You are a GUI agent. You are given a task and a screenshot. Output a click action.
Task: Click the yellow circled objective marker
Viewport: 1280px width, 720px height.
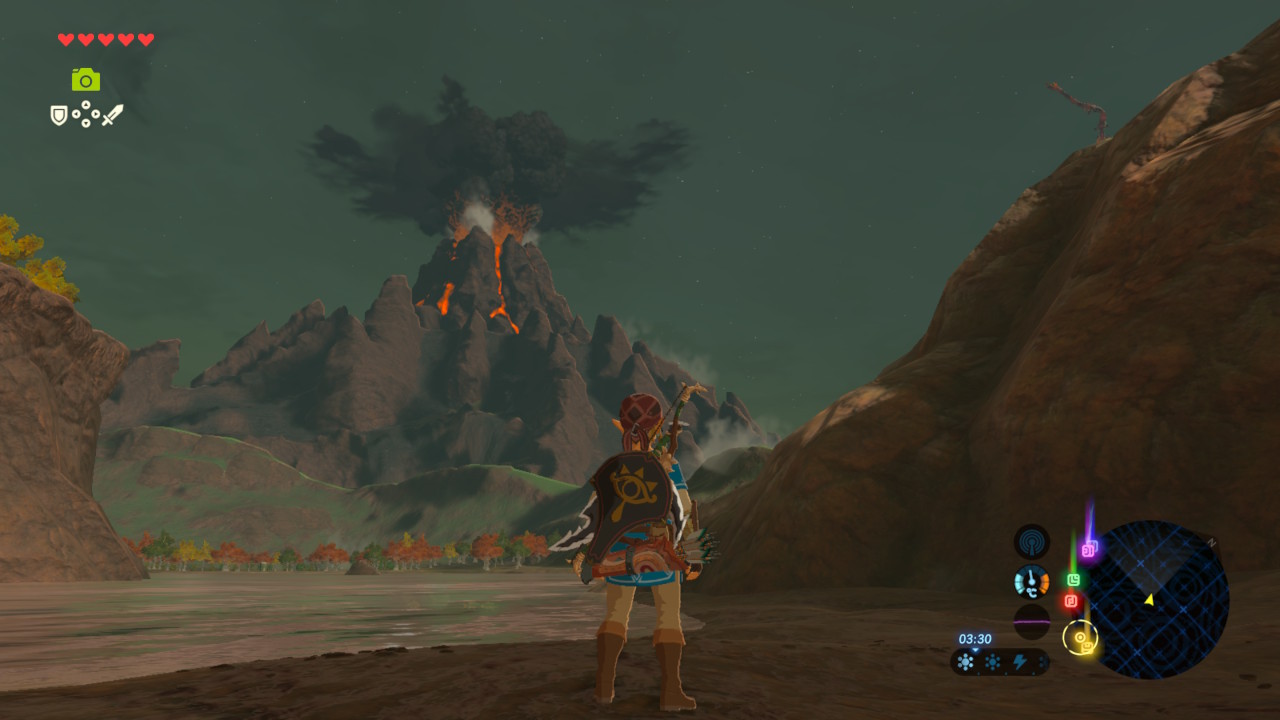pos(1080,637)
